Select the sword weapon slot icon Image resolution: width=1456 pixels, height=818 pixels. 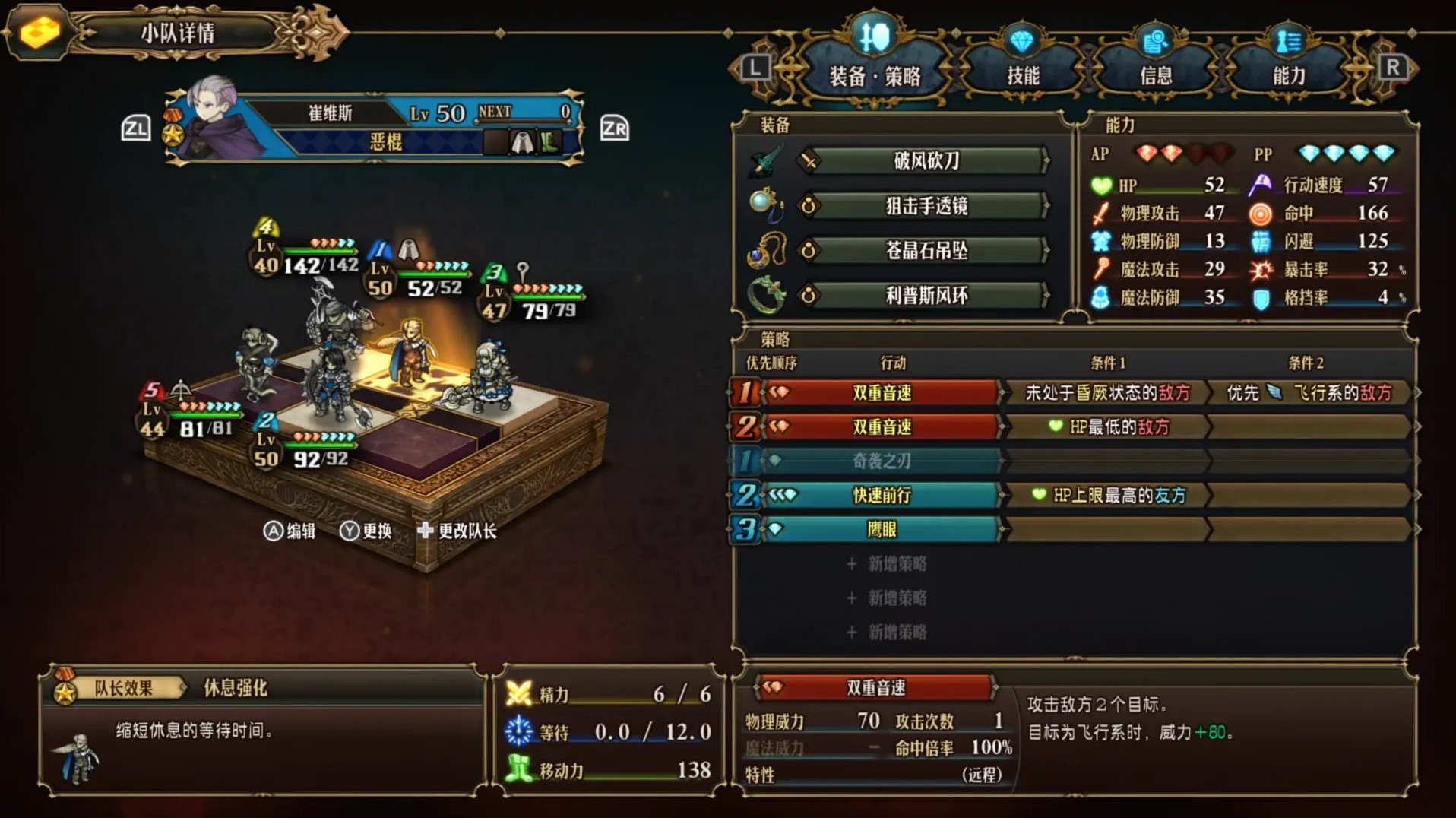click(767, 162)
